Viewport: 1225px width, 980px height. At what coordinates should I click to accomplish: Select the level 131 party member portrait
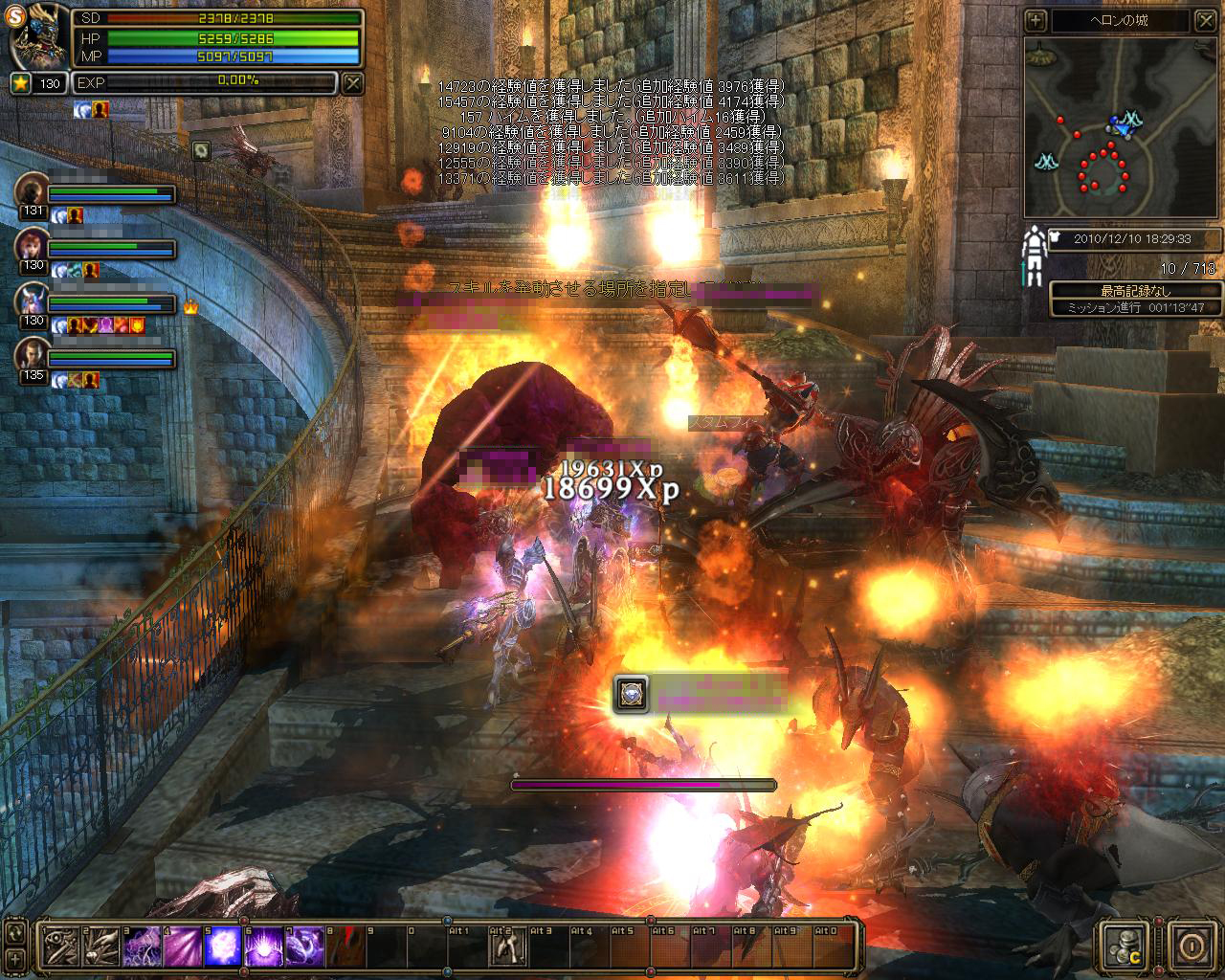32,190
